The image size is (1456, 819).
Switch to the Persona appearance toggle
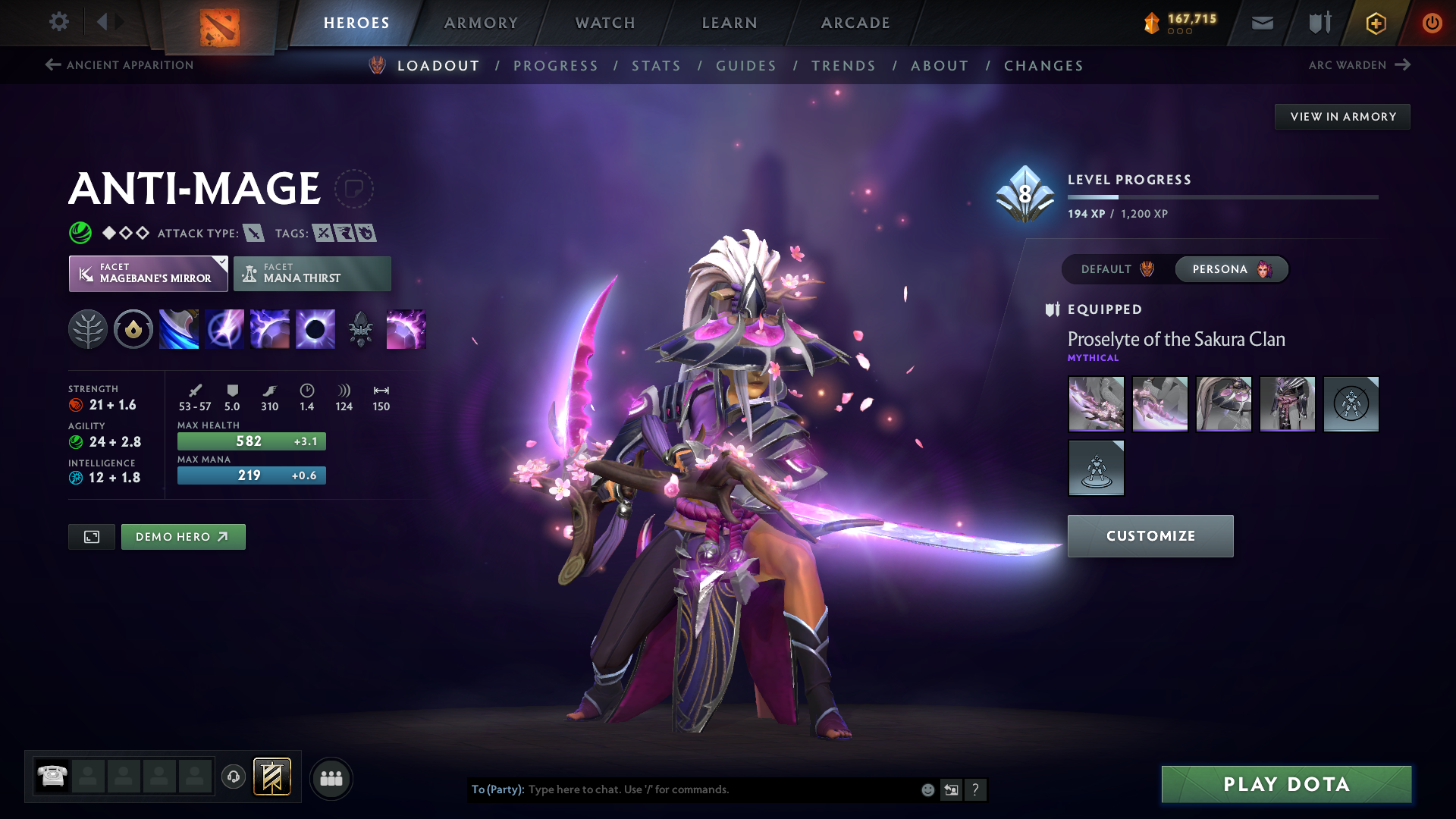coord(1230,269)
